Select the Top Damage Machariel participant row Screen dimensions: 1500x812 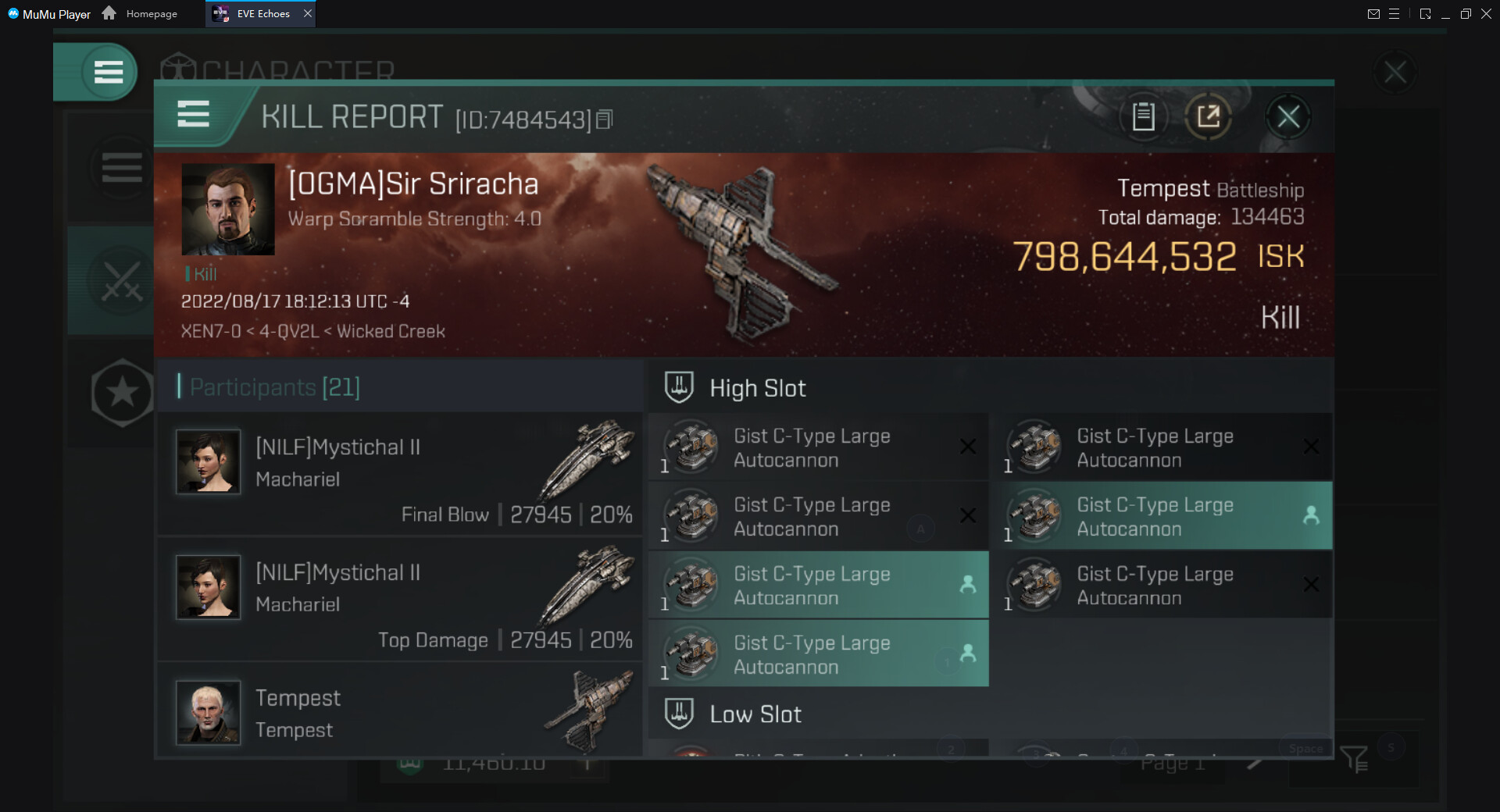400,599
